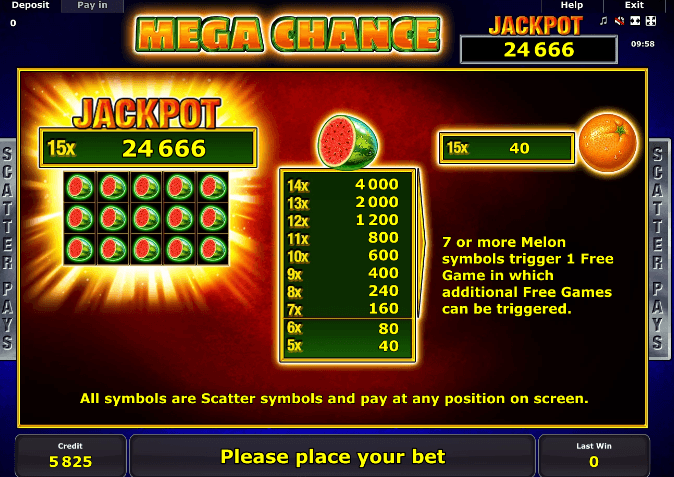Toggle the music note icon
The image size is (674, 477).
604,21
